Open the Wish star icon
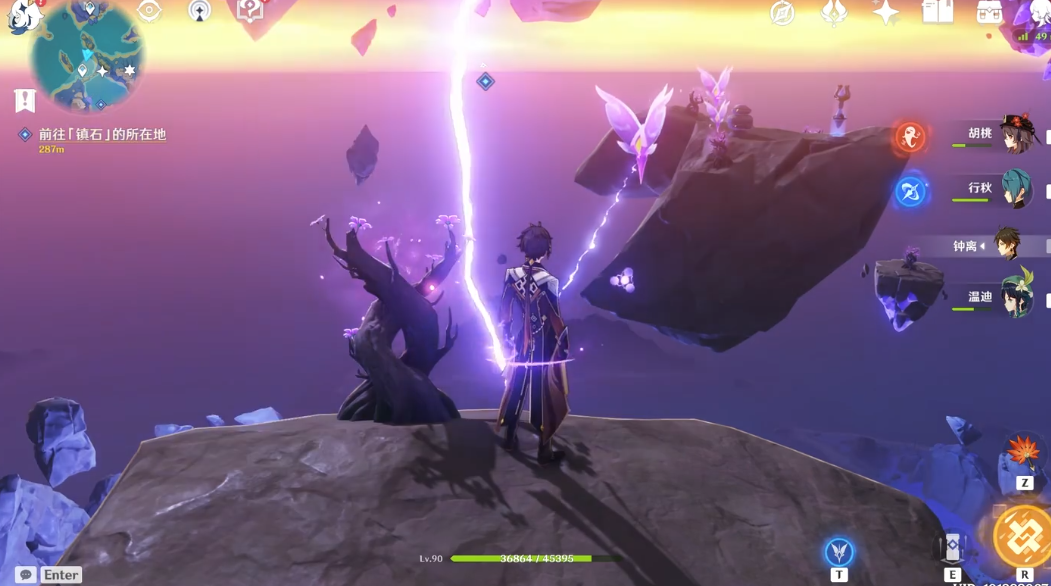Image resolution: width=1051 pixels, height=586 pixels. click(885, 12)
